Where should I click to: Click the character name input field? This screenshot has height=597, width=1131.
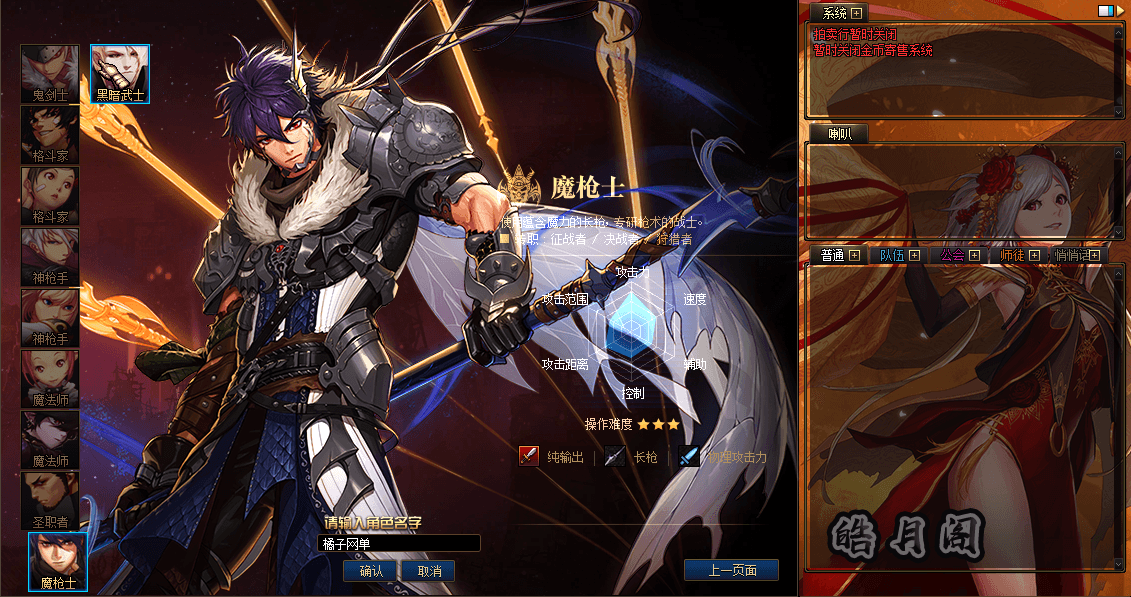[399, 543]
